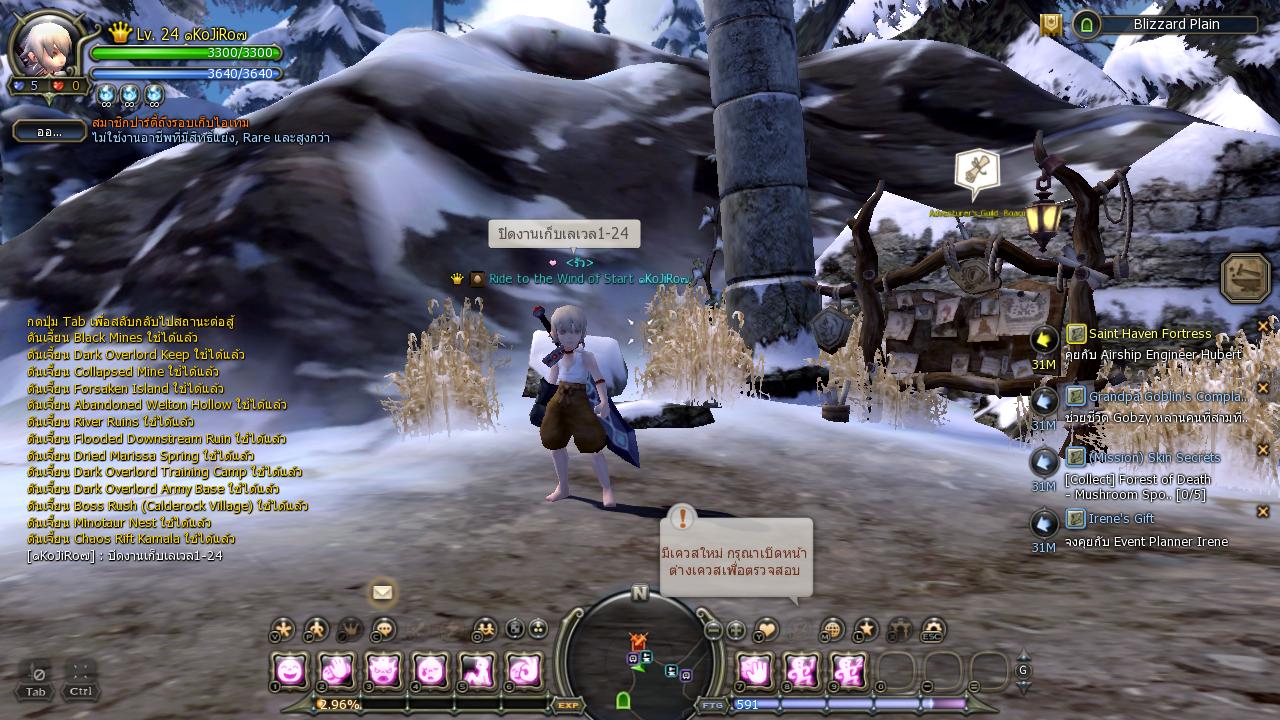This screenshot has height=720, width=1280.
Task: Click the minimap zoom-out minus button
Action: tap(713, 630)
